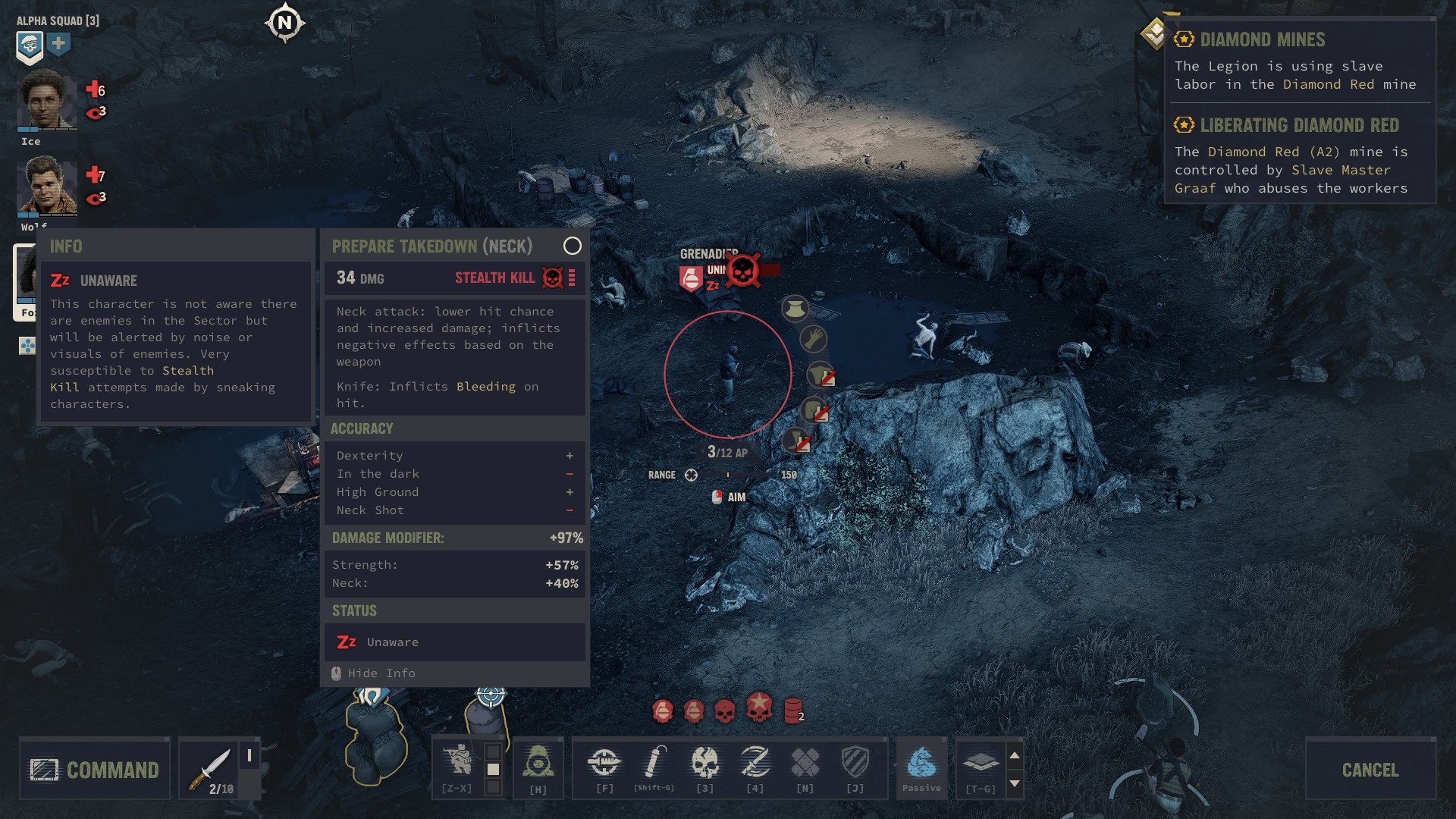Viewport: 1456px width, 819px height.
Task: Toggle the hooded sneak mode icon
Action: point(538,763)
